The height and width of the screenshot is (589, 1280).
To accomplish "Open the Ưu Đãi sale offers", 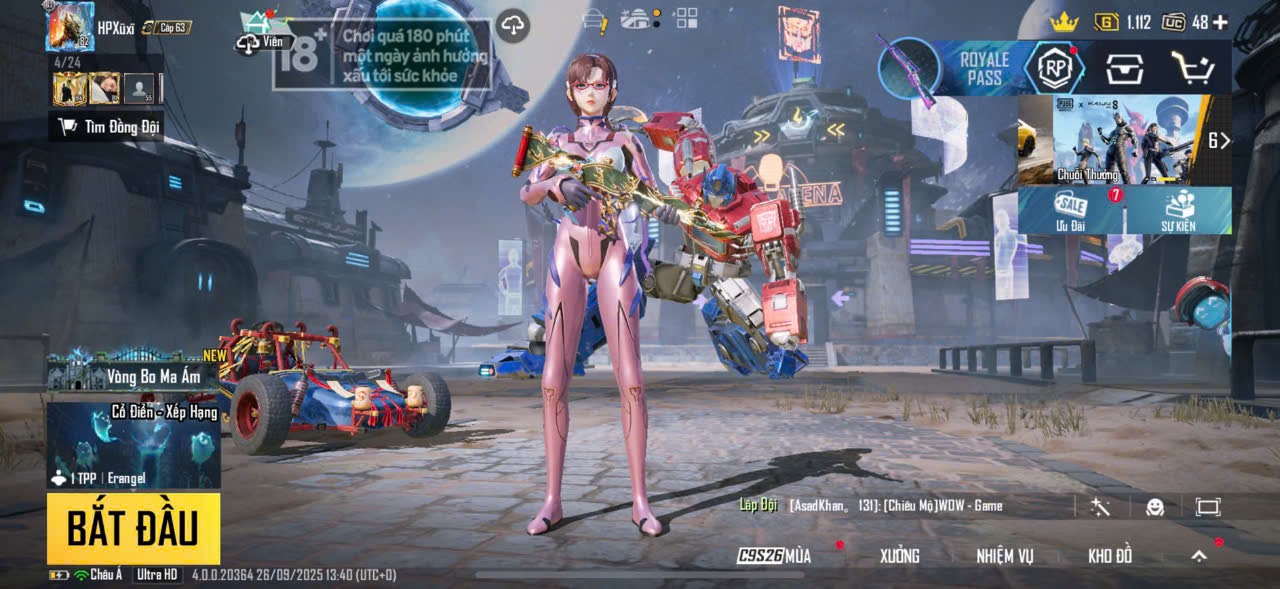I will click(1071, 210).
